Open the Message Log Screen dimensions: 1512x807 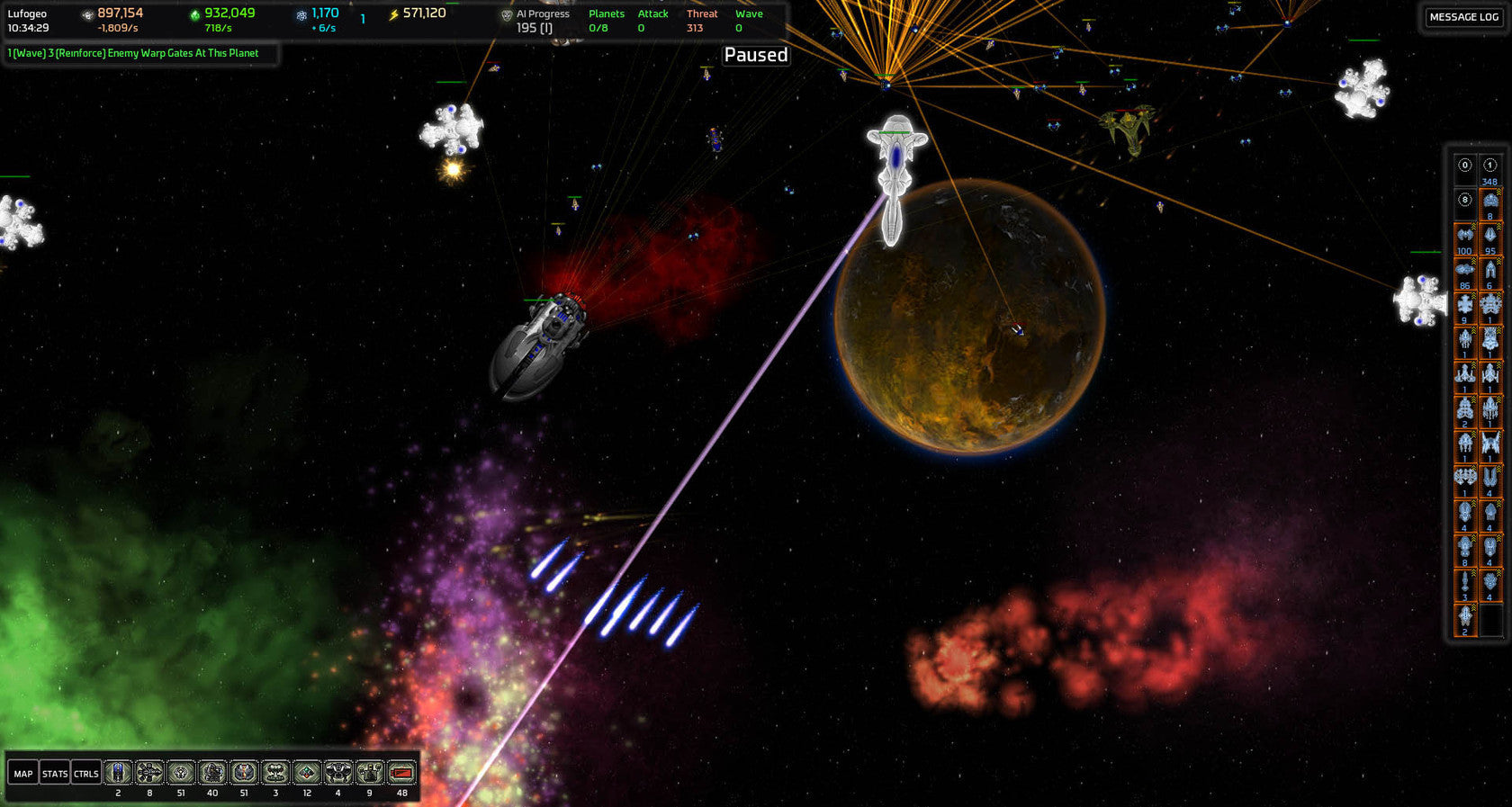1463,17
